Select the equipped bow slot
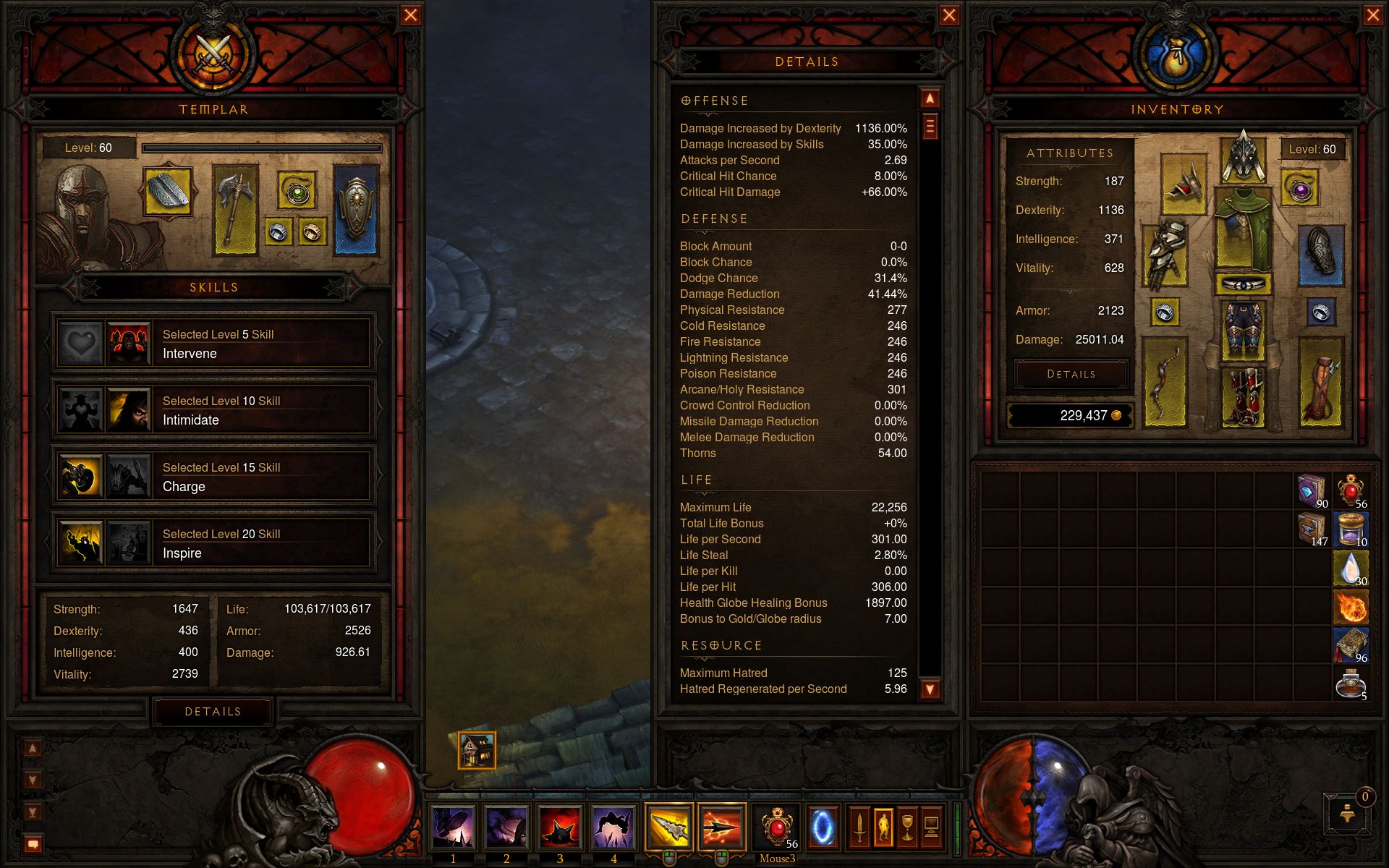This screenshot has width=1389, height=868. pyautogui.click(x=1165, y=382)
